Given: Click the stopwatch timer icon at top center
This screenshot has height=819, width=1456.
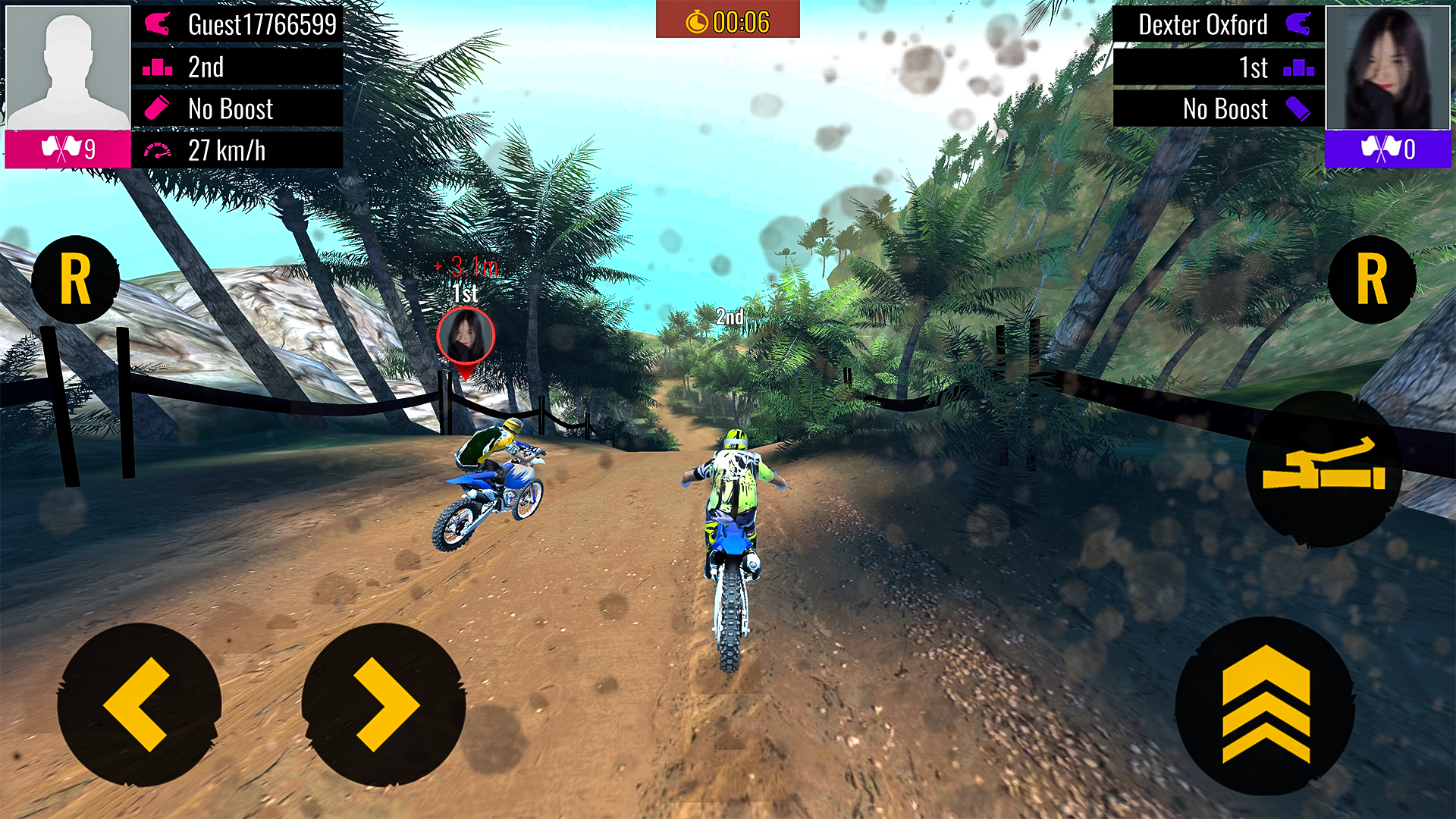Looking at the screenshot, I should [695, 21].
